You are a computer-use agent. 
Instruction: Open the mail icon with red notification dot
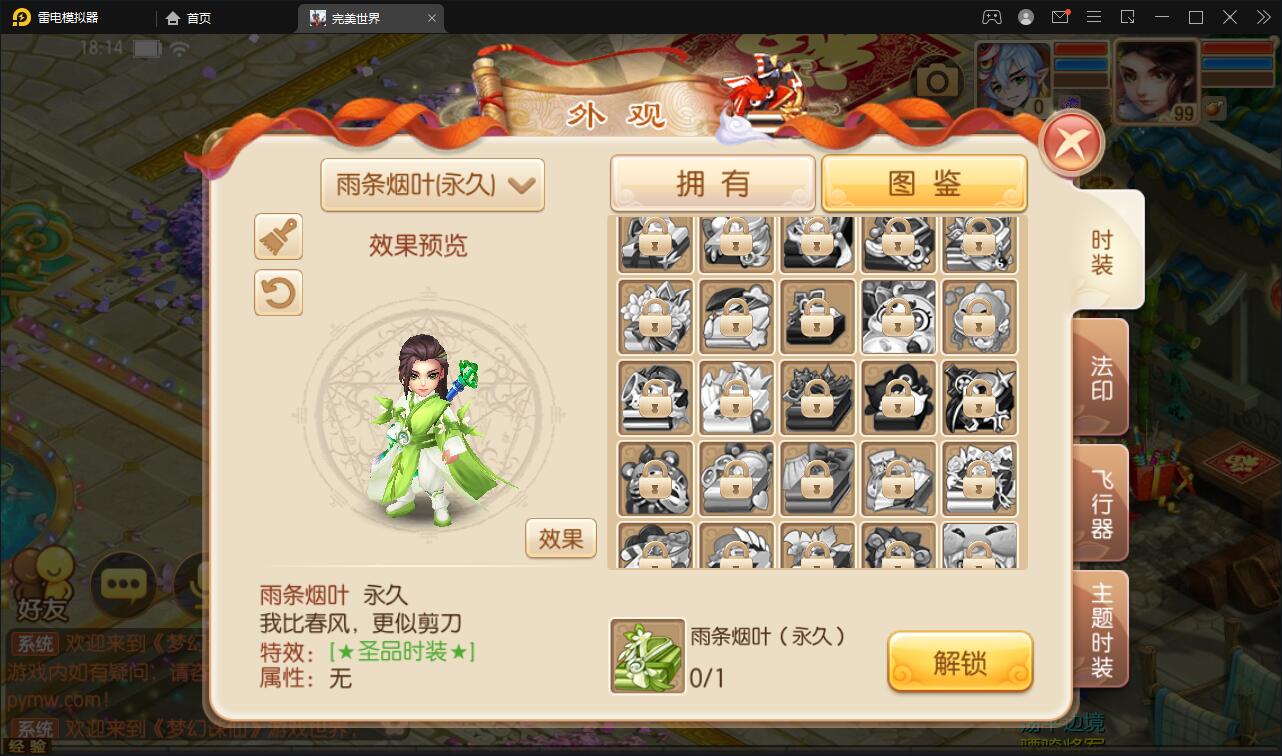pos(1060,17)
